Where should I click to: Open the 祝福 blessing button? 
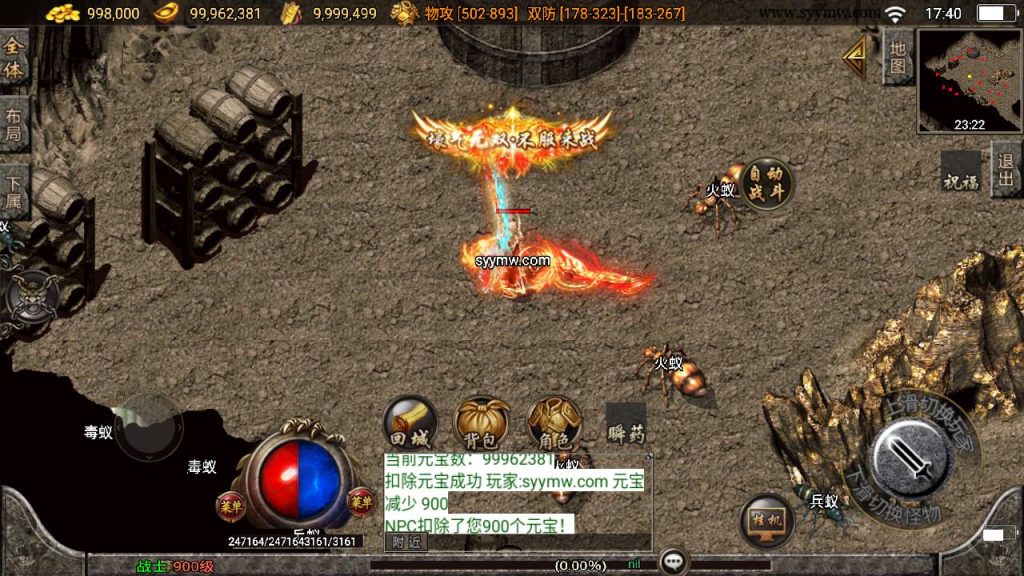pyautogui.click(x=961, y=172)
